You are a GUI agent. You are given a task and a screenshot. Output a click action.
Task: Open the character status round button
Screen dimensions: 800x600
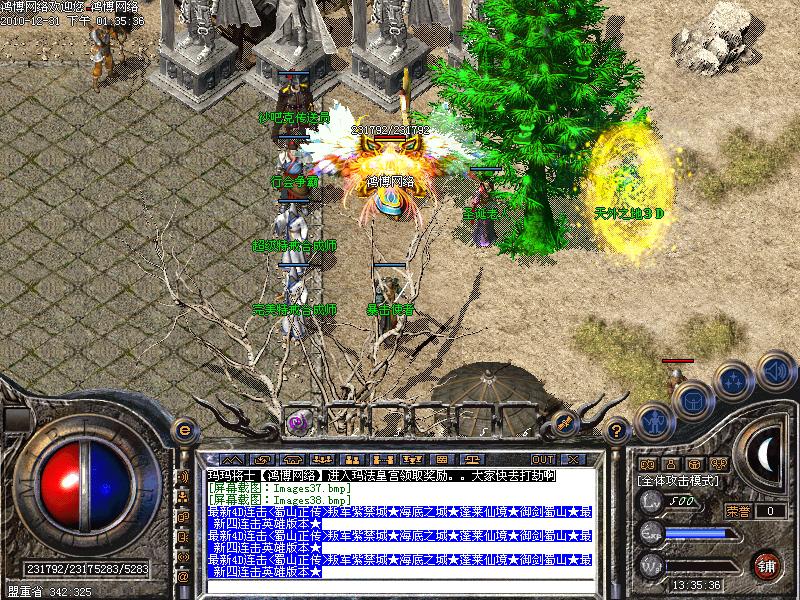pos(652,423)
